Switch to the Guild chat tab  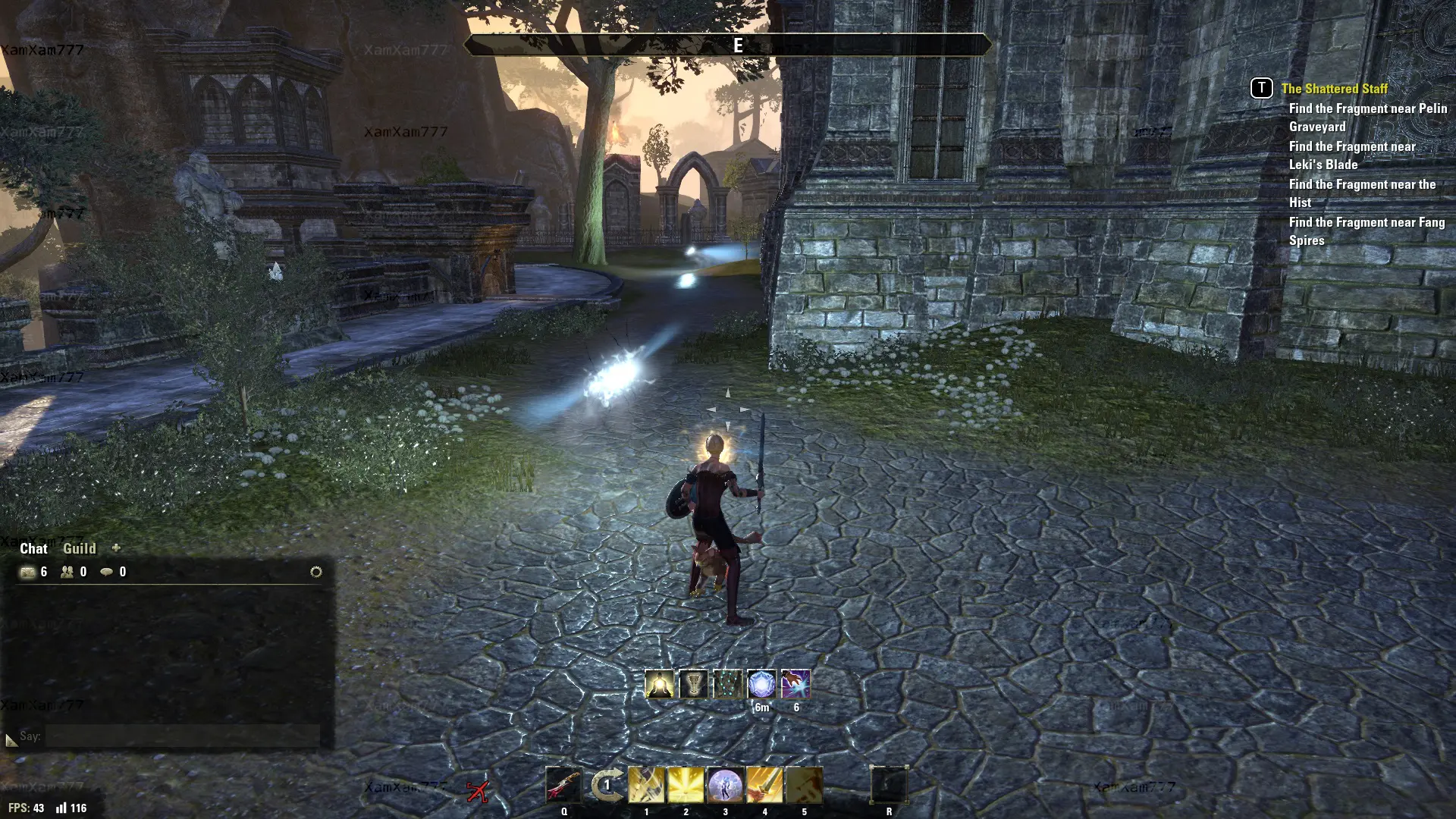coord(79,548)
